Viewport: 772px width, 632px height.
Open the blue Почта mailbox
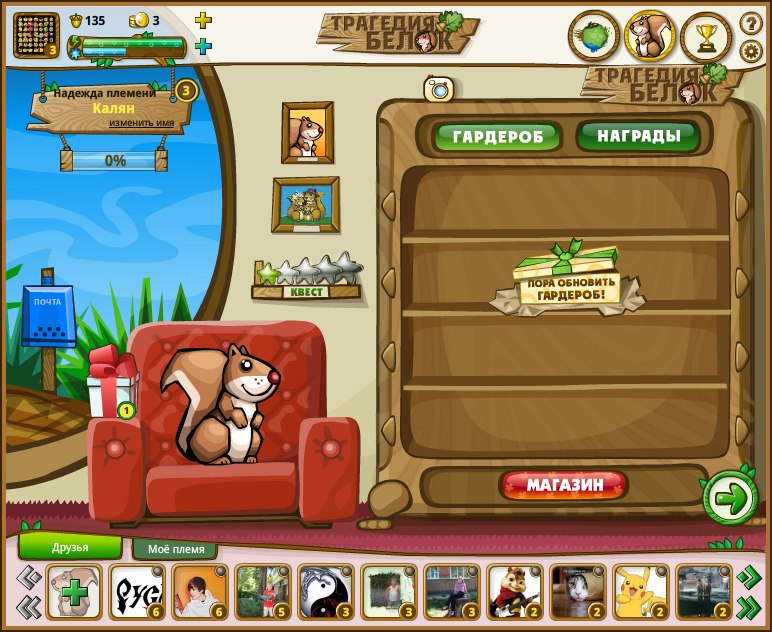[48, 319]
